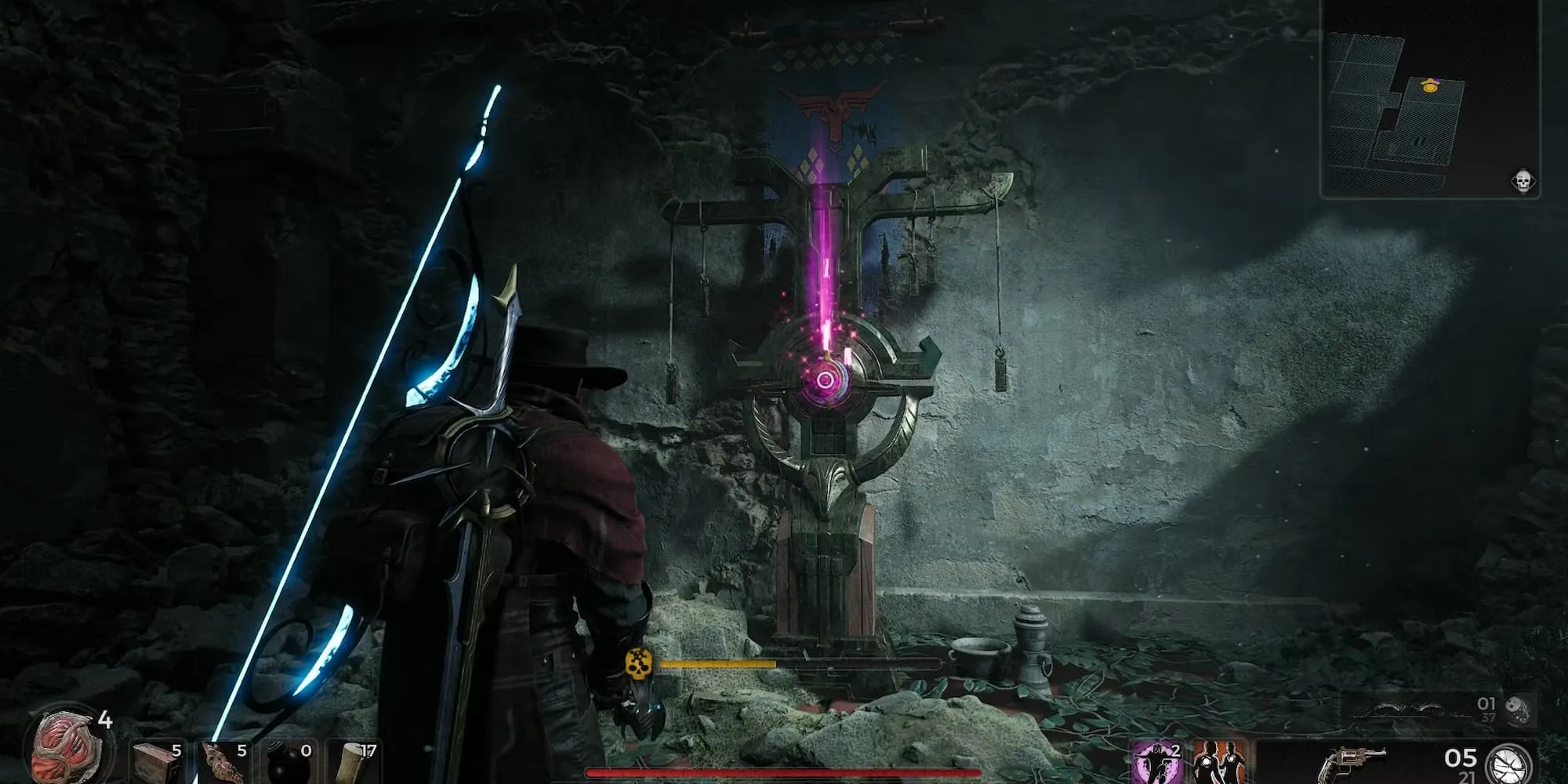Choose the black round jar slot
This screenshot has width=1568, height=784.
(x=289, y=762)
